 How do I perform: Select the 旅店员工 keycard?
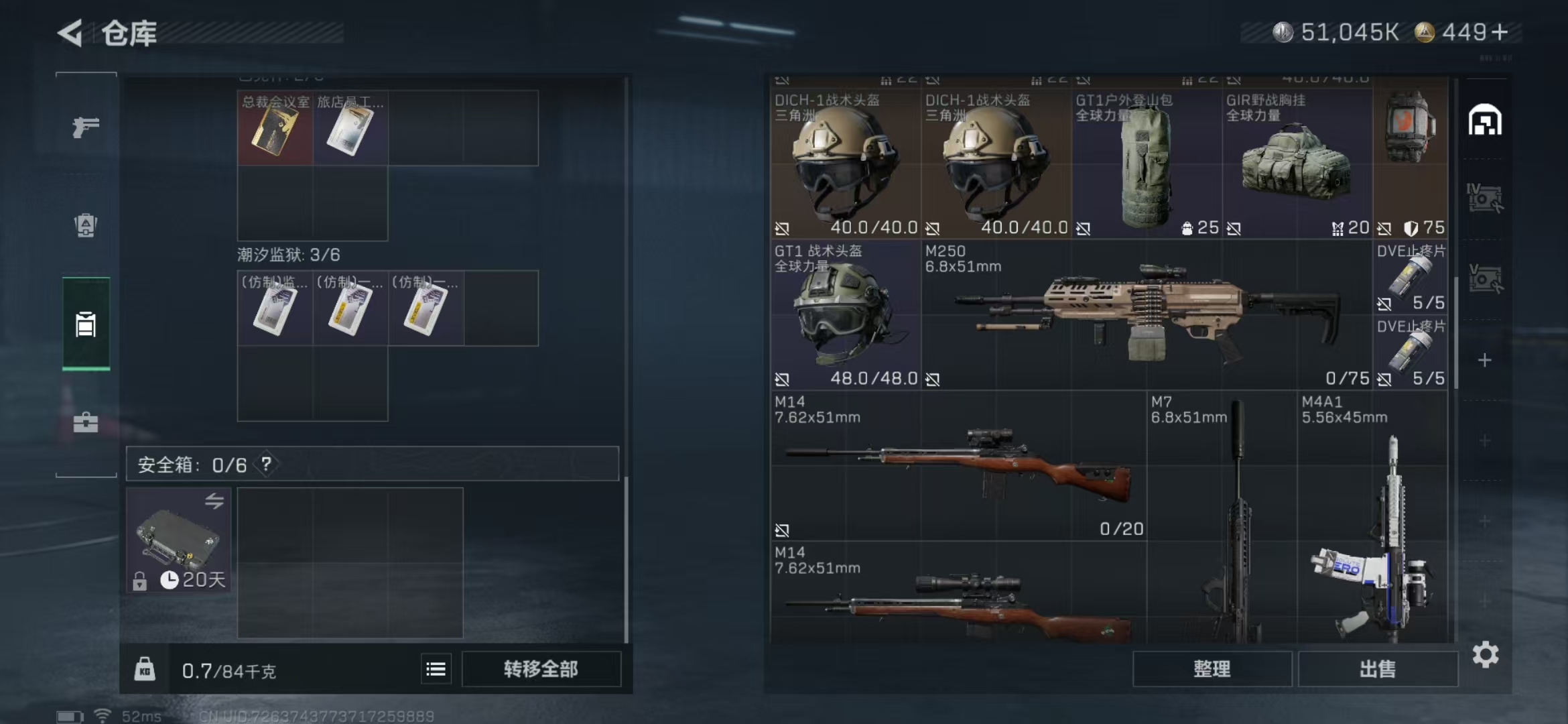click(x=350, y=129)
